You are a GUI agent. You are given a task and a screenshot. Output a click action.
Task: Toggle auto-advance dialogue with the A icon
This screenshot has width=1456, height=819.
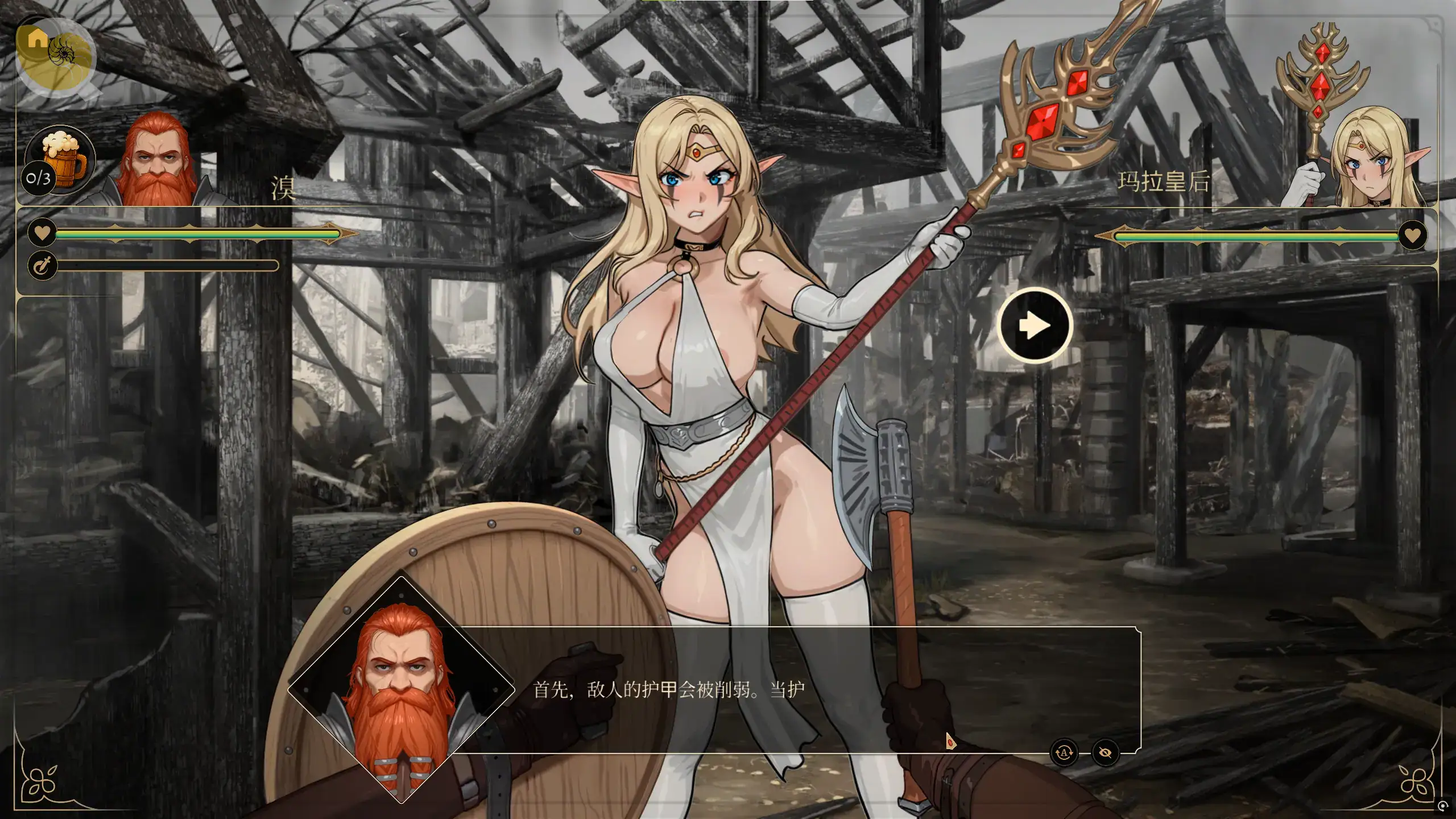click(x=1064, y=753)
